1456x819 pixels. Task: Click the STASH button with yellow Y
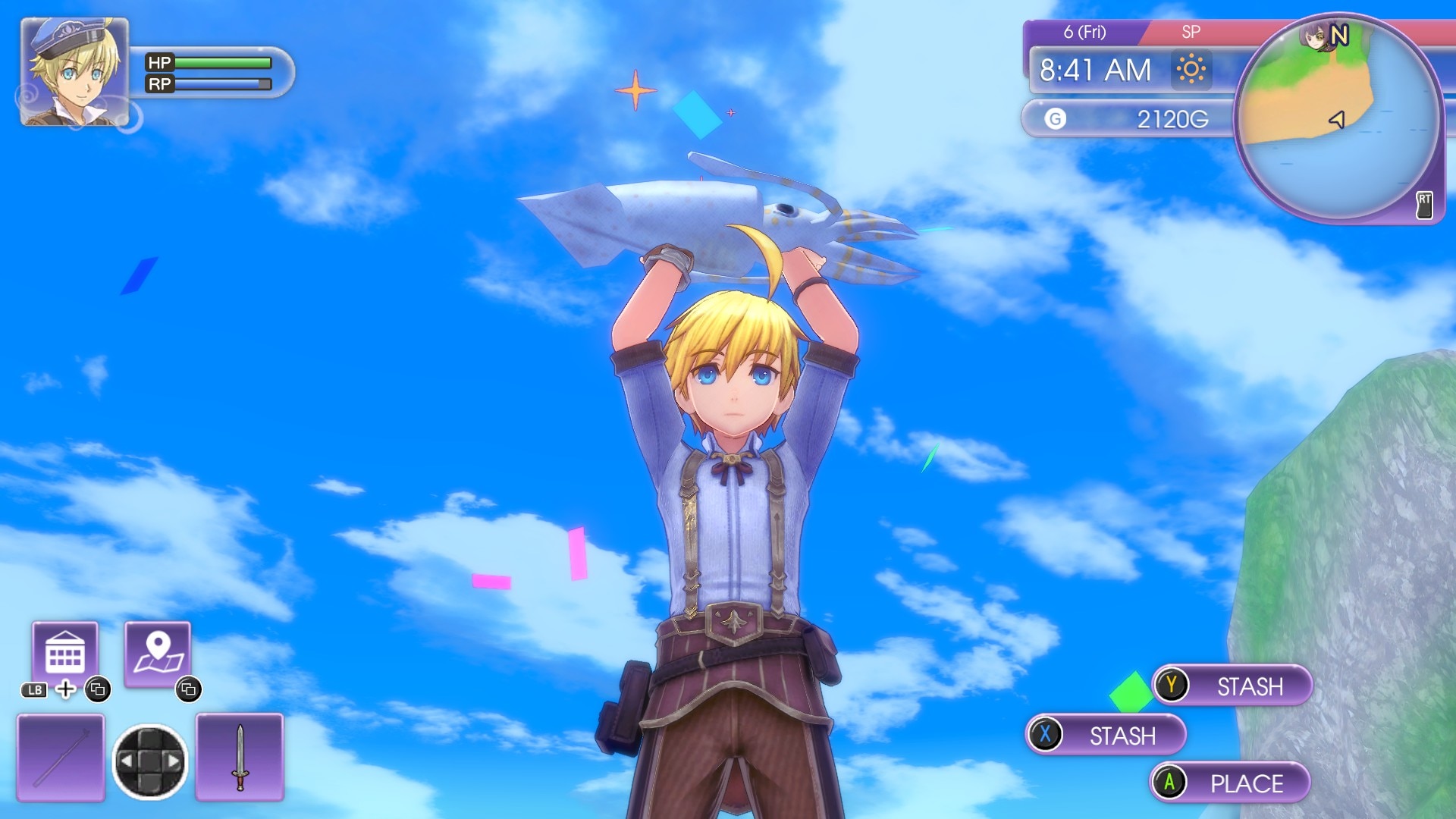1232,686
